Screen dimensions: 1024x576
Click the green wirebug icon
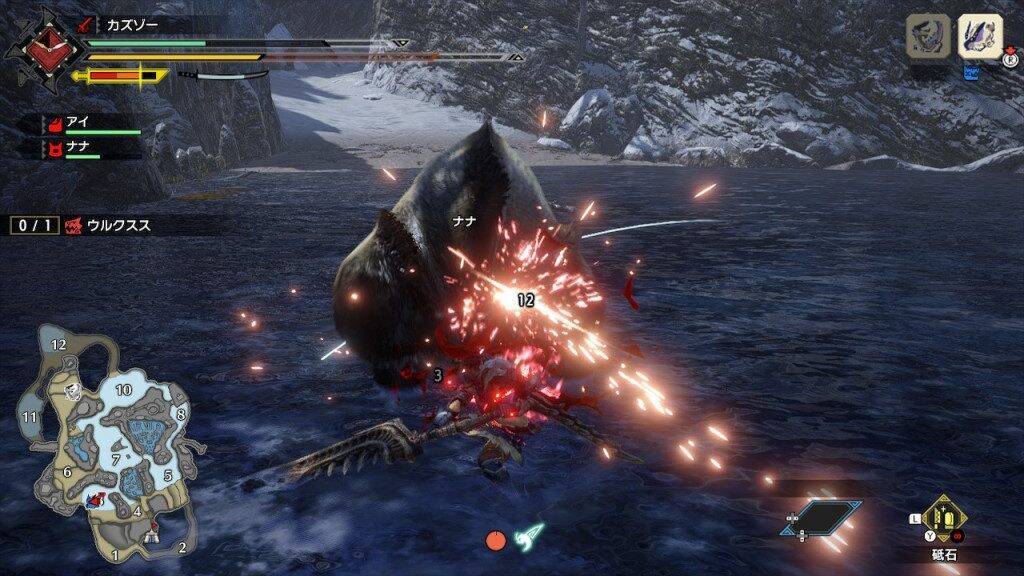click(x=529, y=538)
